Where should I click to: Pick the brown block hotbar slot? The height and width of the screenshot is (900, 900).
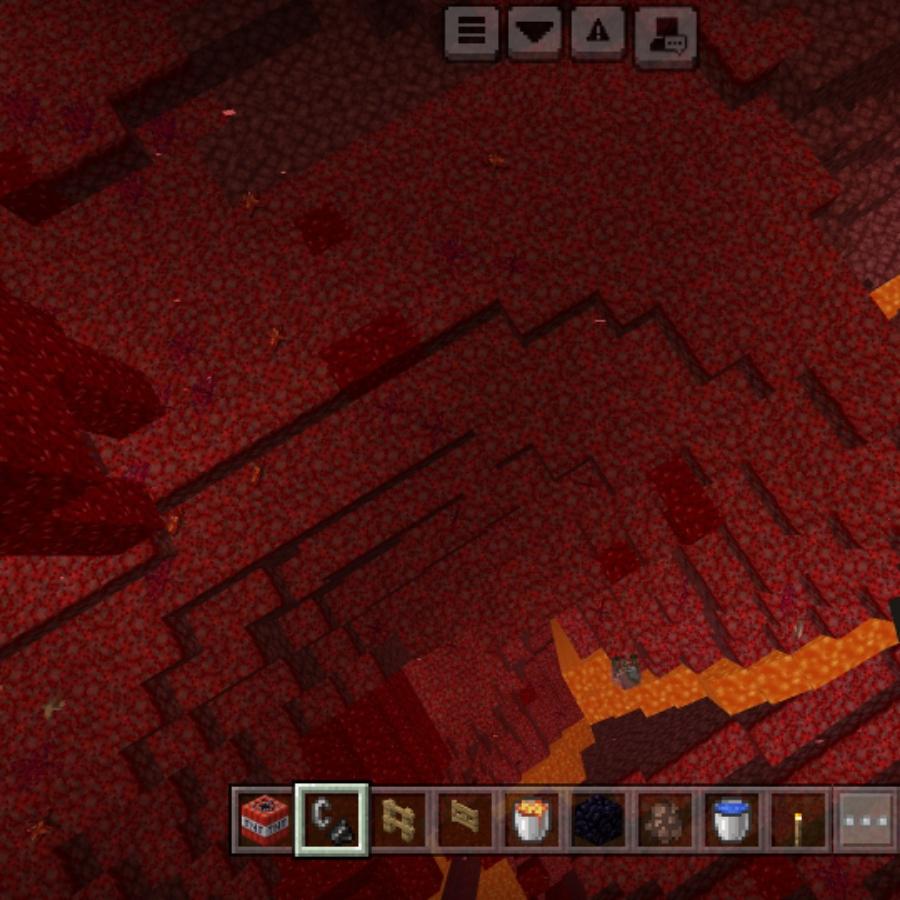pyautogui.click(x=665, y=820)
